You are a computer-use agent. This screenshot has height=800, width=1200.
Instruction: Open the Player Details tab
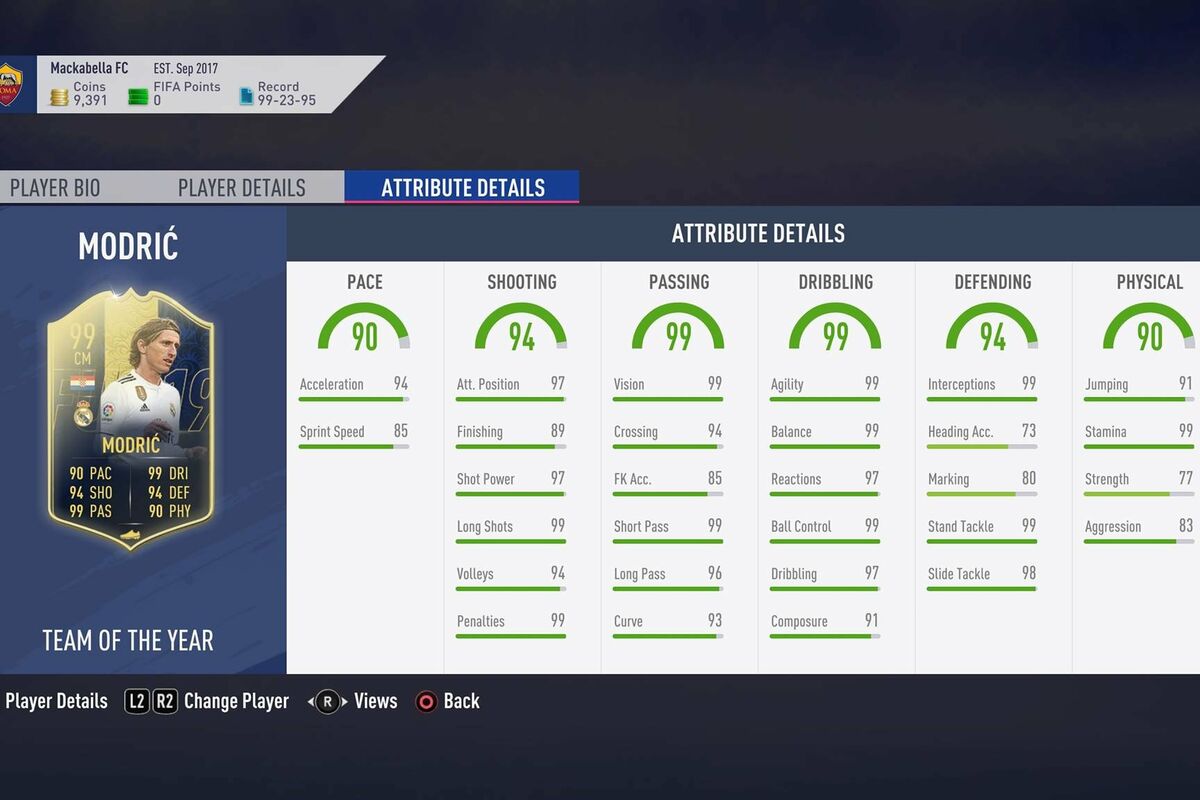pos(241,188)
